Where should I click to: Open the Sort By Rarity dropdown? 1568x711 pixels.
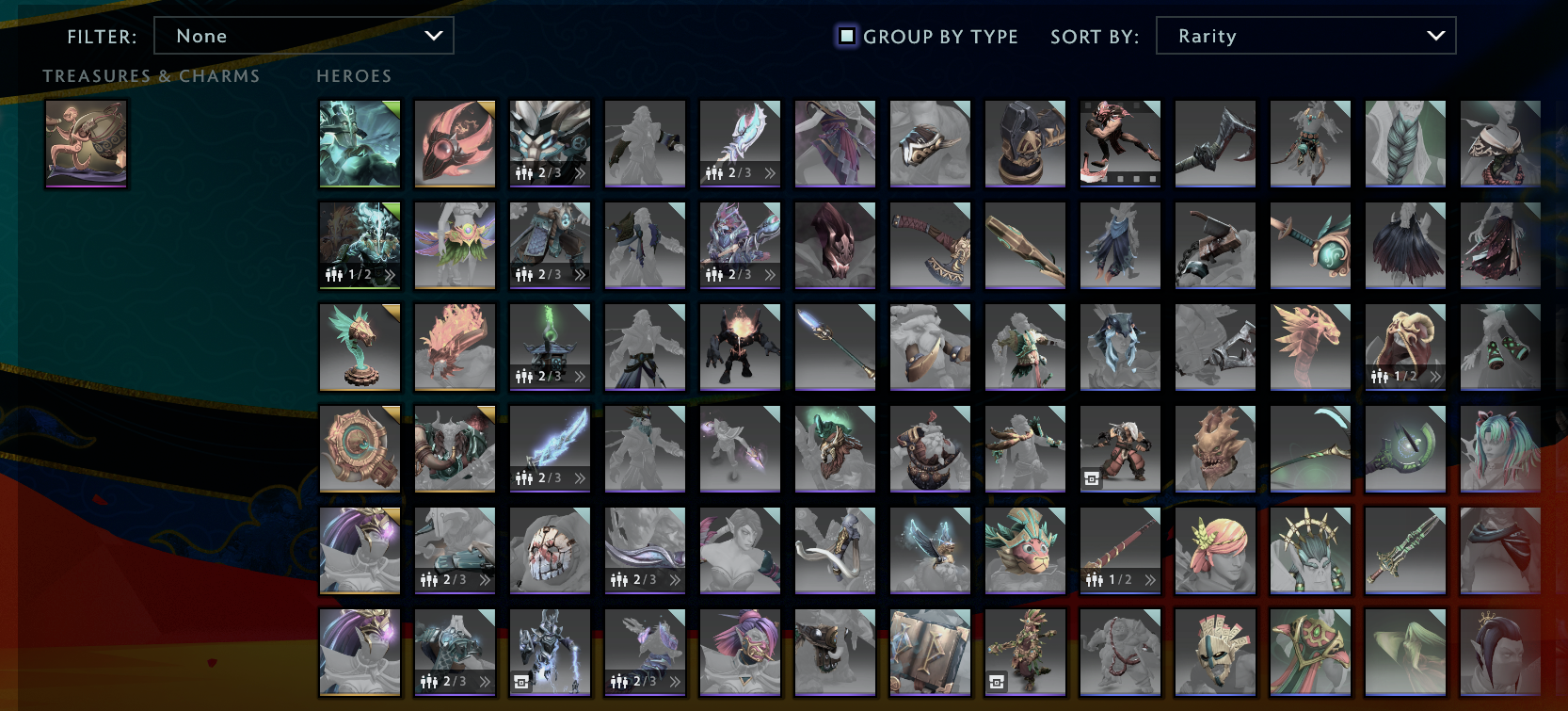[x=1306, y=35]
